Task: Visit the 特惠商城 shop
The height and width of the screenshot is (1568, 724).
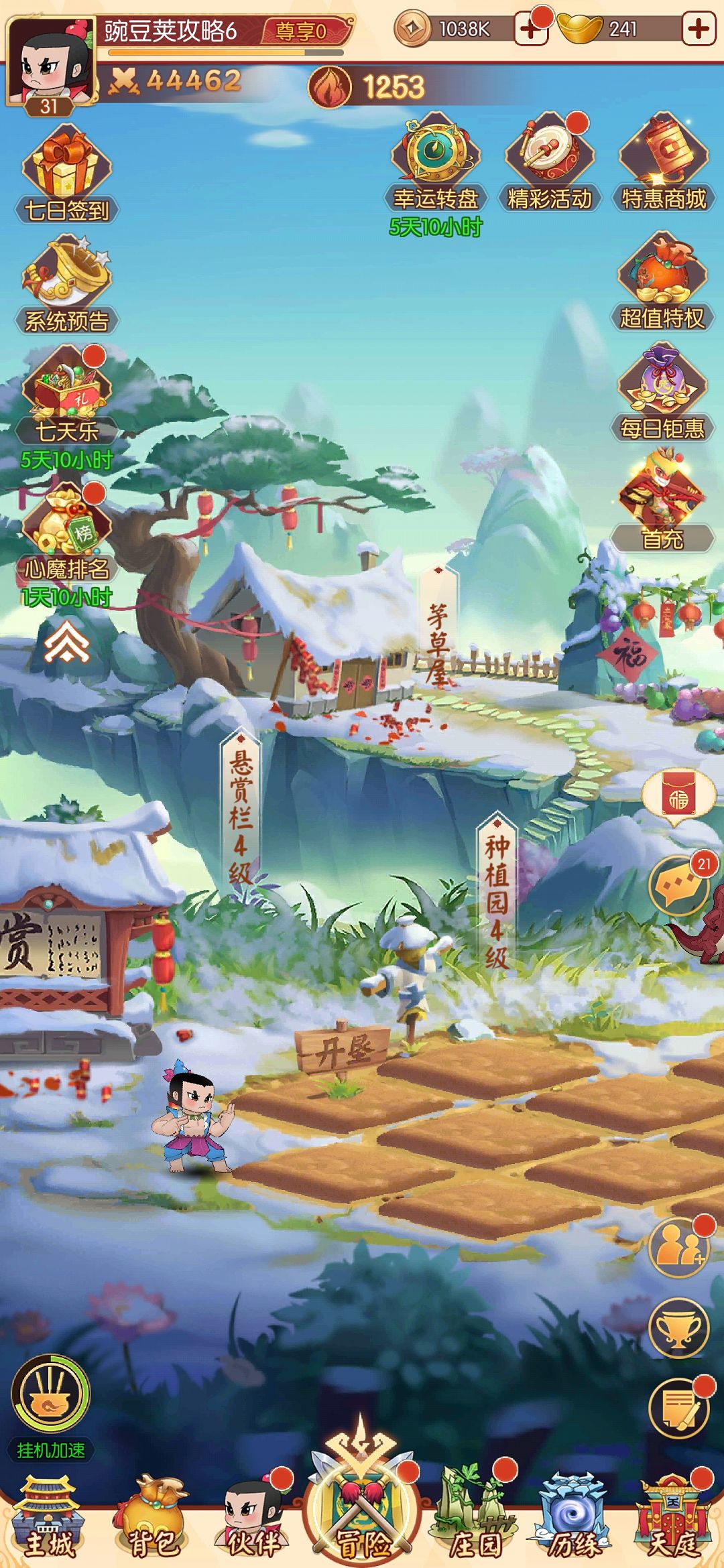Action: pos(663,161)
